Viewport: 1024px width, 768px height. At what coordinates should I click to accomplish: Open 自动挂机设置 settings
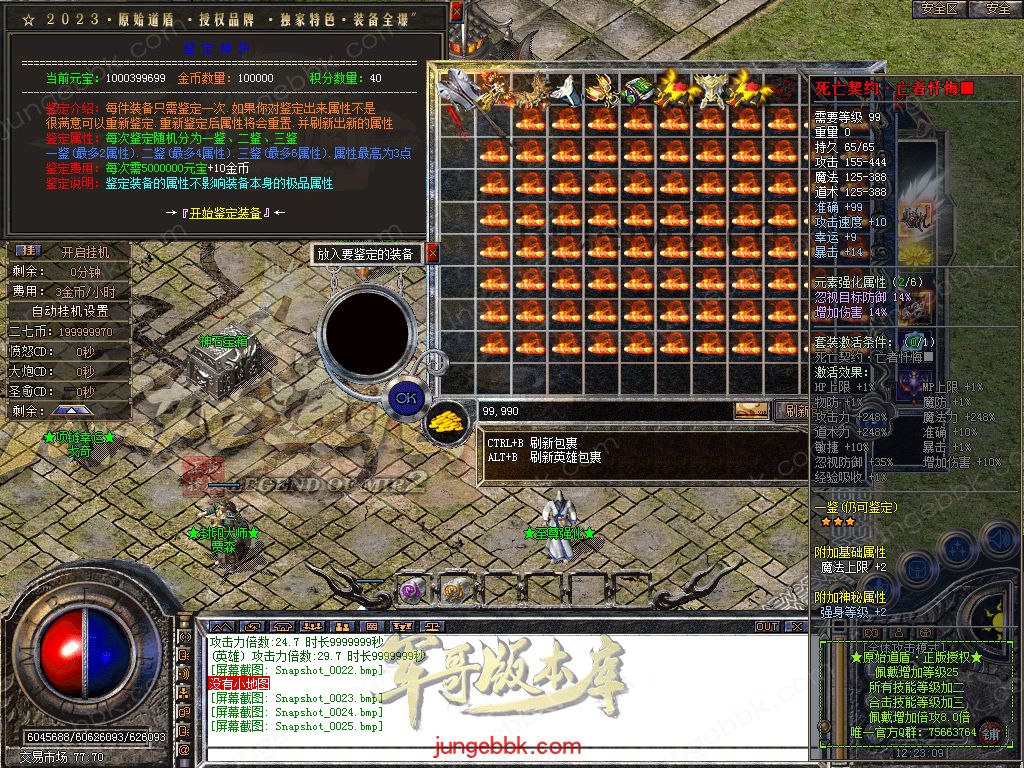[70, 312]
